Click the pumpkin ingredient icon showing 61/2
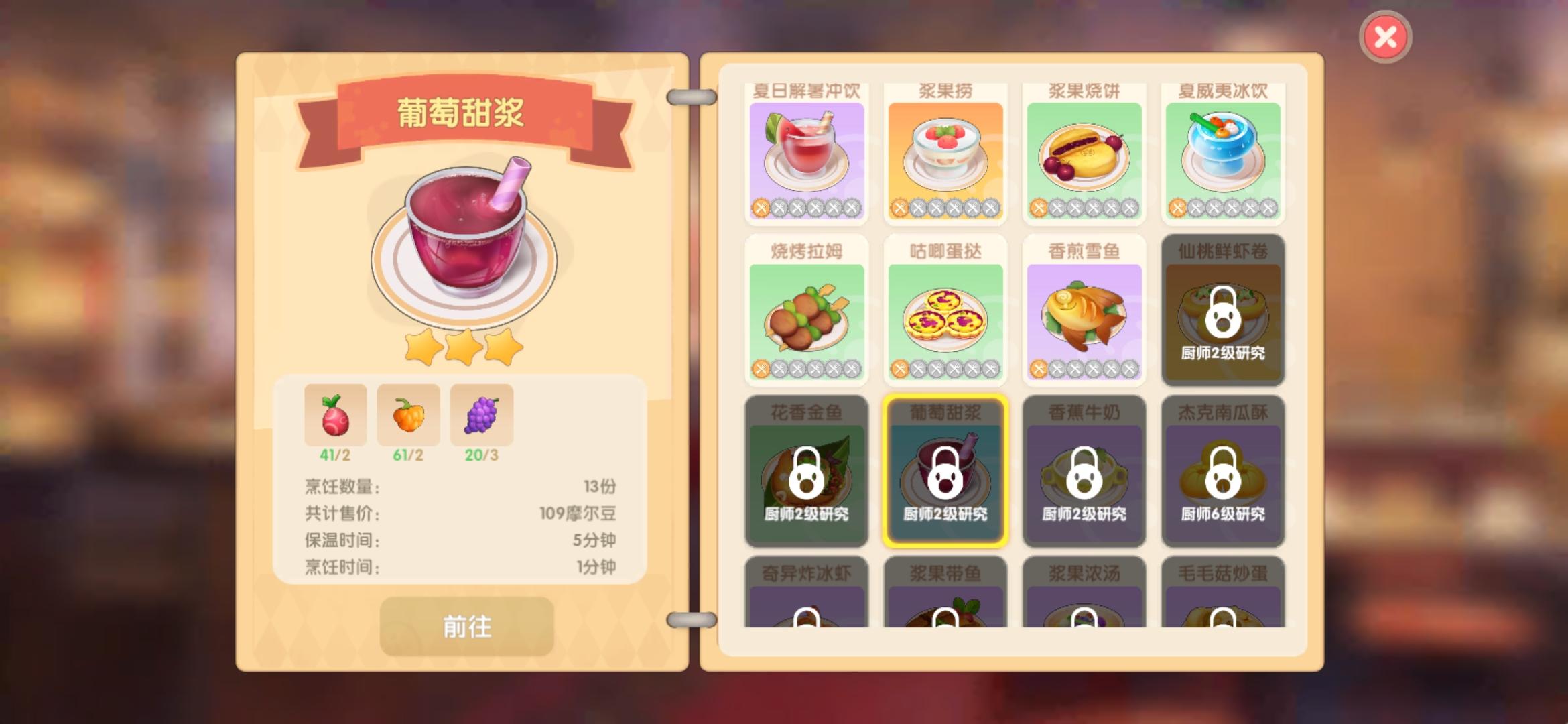This screenshot has height=724, width=1568. tap(408, 416)
